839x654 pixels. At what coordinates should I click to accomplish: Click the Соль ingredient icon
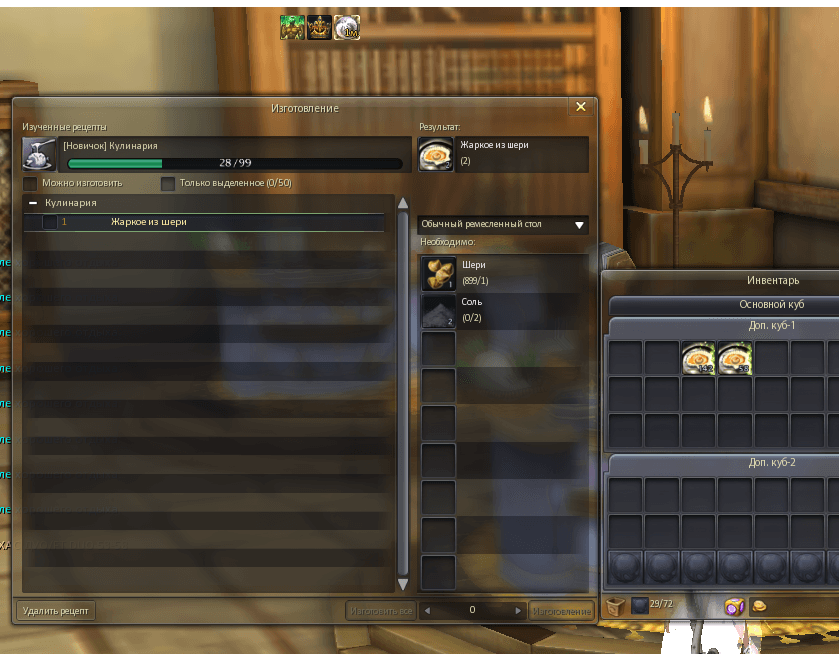(x=438, y=310)
